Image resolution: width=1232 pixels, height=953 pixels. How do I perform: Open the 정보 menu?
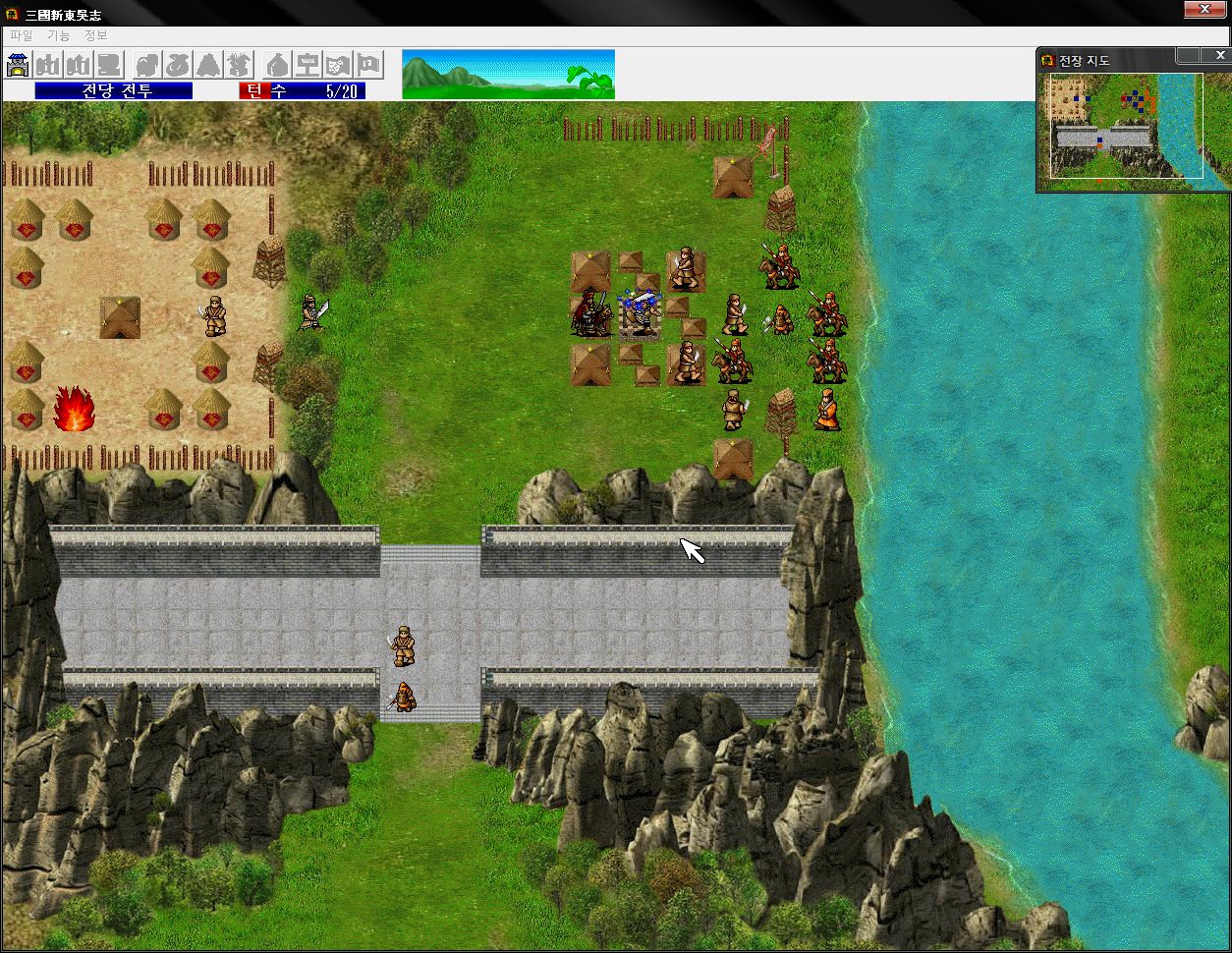[x=96, y=35]
